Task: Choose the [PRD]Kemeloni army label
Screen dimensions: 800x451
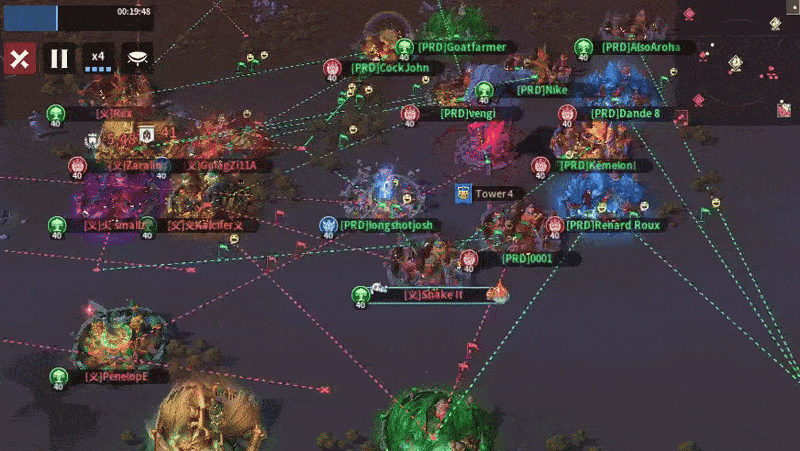Action: pyautogui.click(x=605, y=165)
